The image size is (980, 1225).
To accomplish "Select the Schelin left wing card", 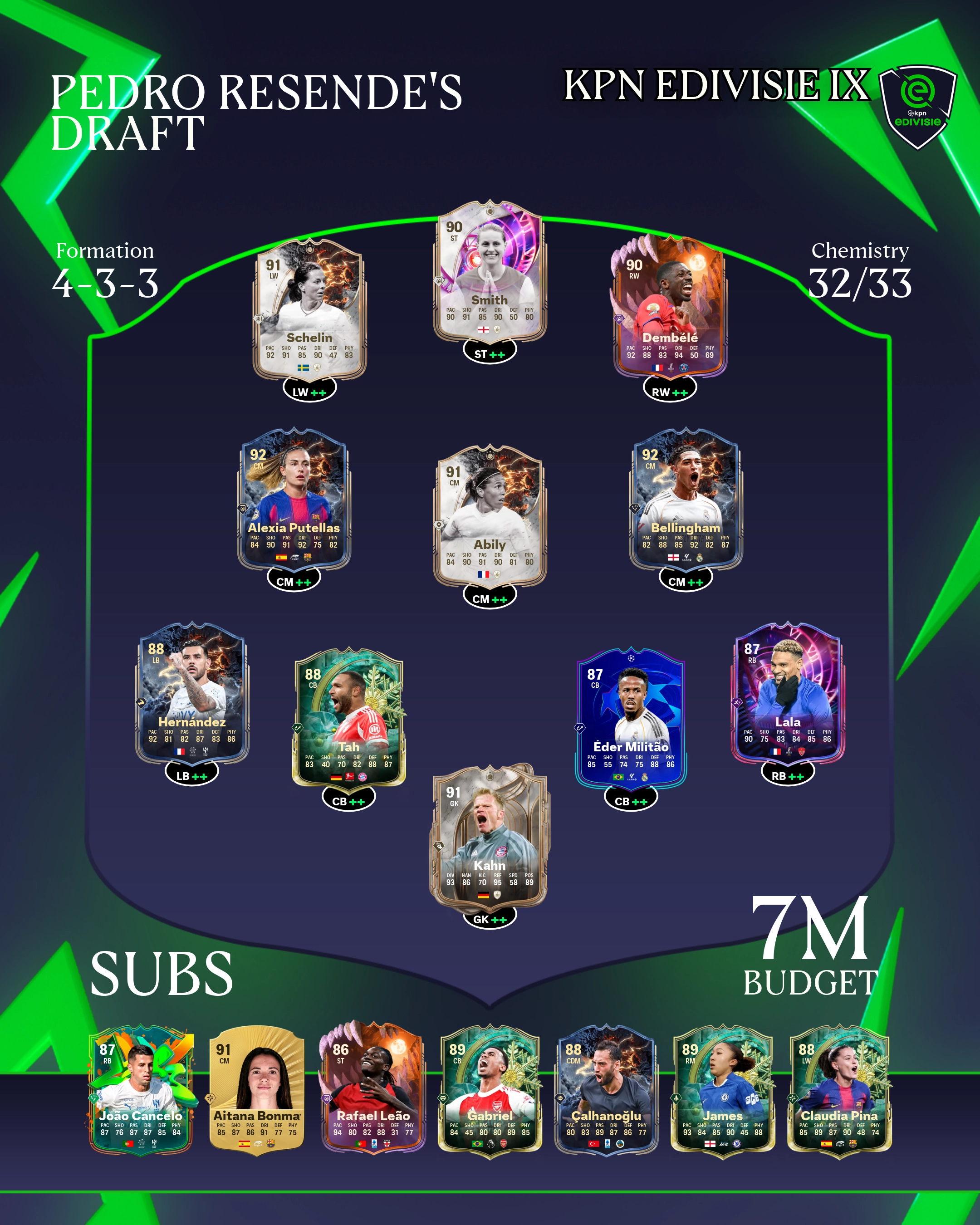I will tap(309, 310).
